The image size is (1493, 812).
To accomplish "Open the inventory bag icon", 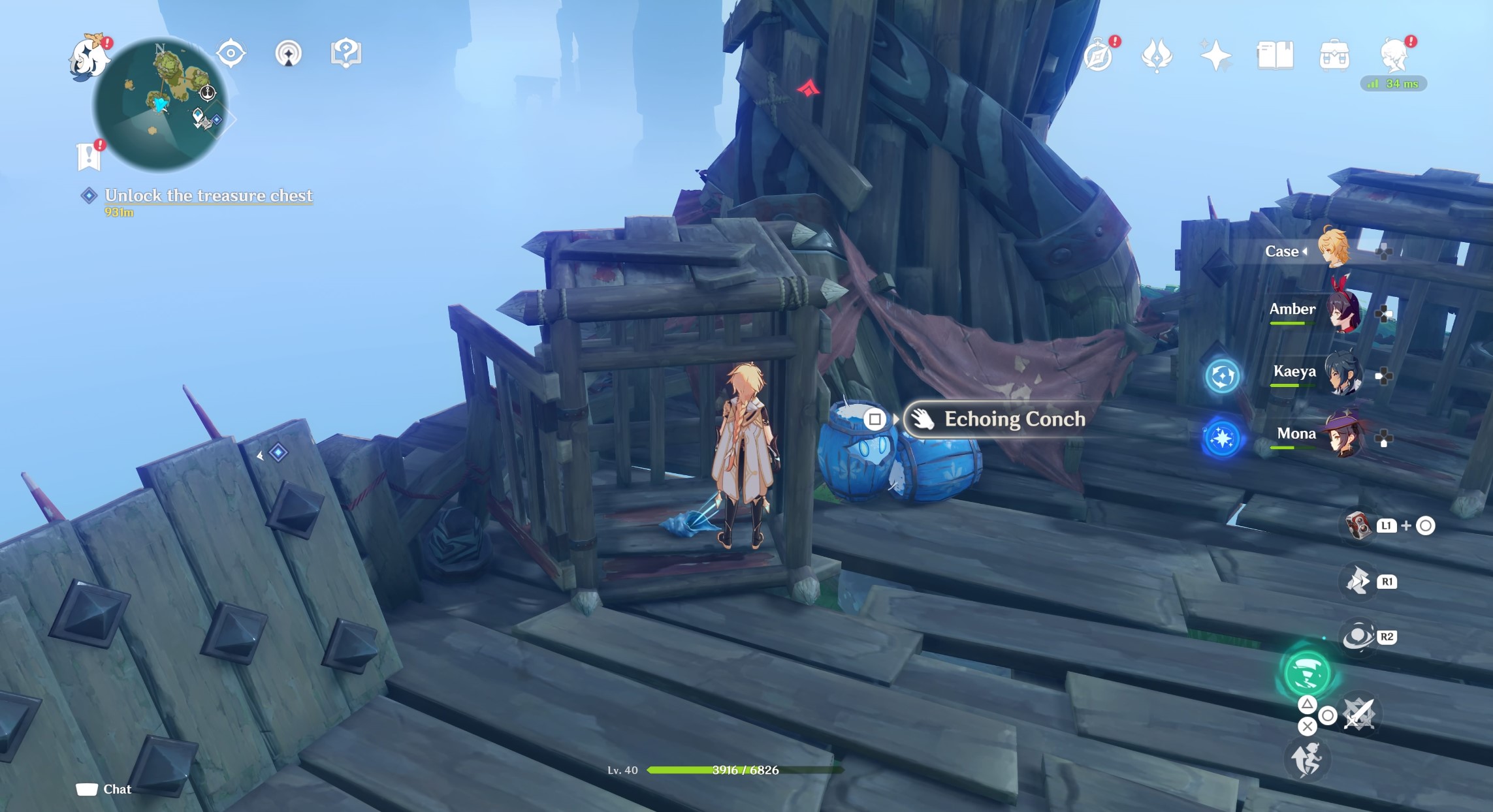I will (x=1334, y=55).
